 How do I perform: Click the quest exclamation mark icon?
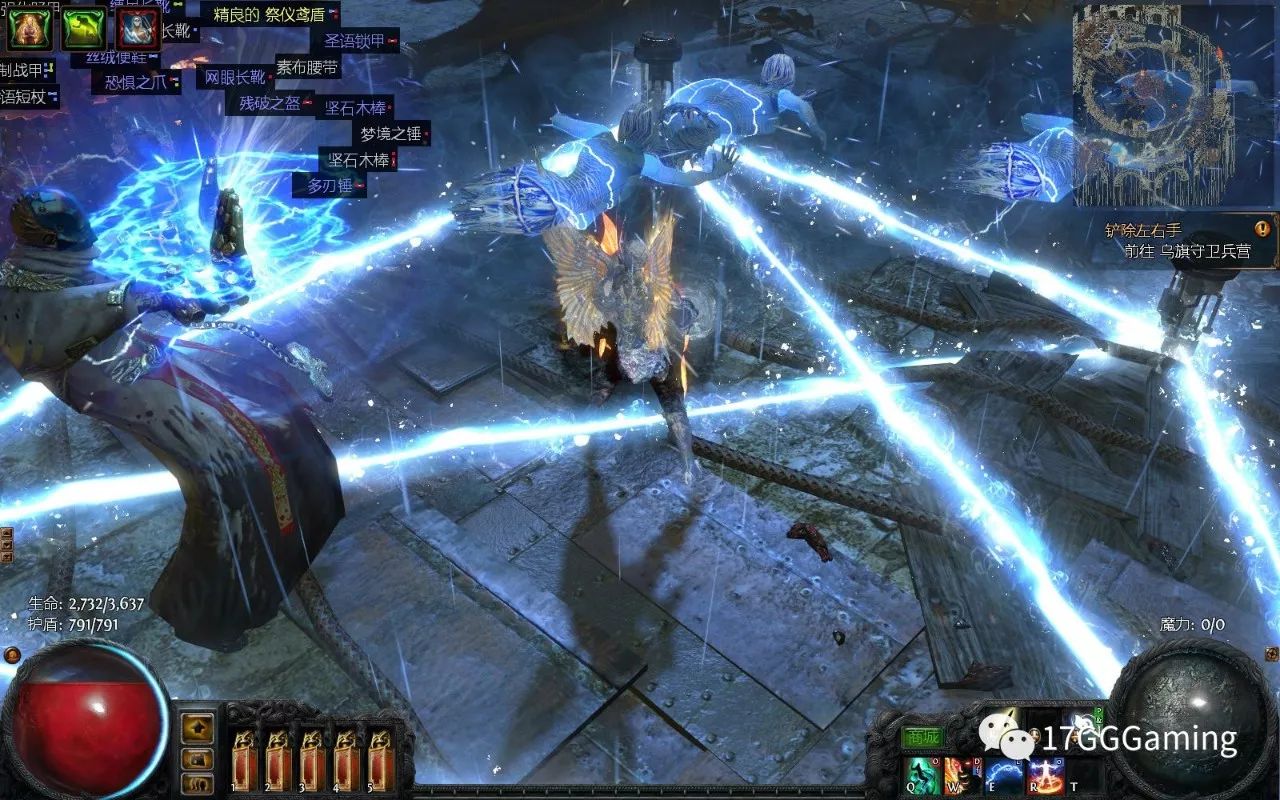pyautogui.click(x=1262, y=228)
